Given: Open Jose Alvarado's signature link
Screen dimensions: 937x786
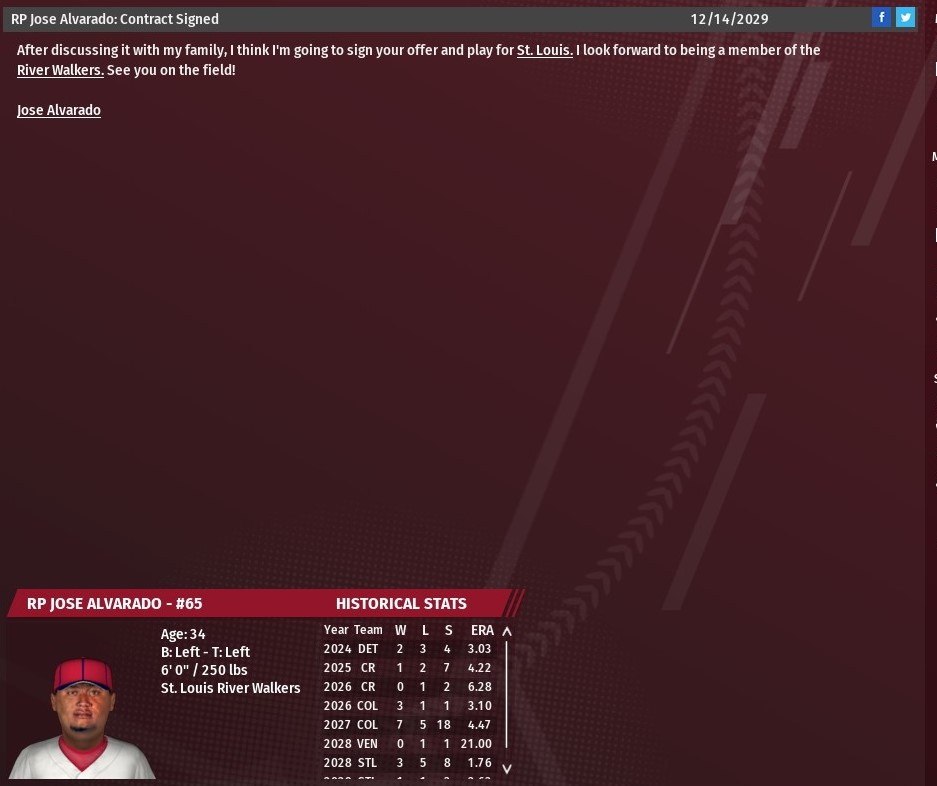Looking at the screenshot, I should [59, 110].
